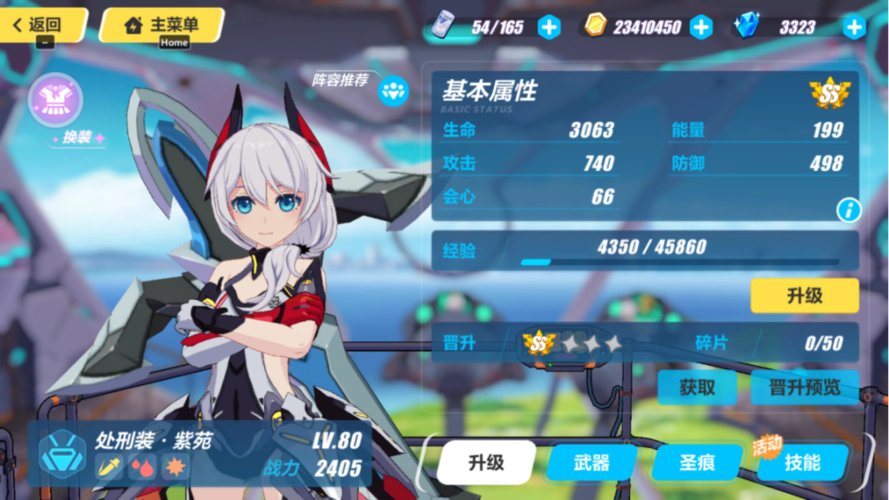889x500 pixels.
Task: Add stamina with the plus button
Action: (x=549, y=27)
